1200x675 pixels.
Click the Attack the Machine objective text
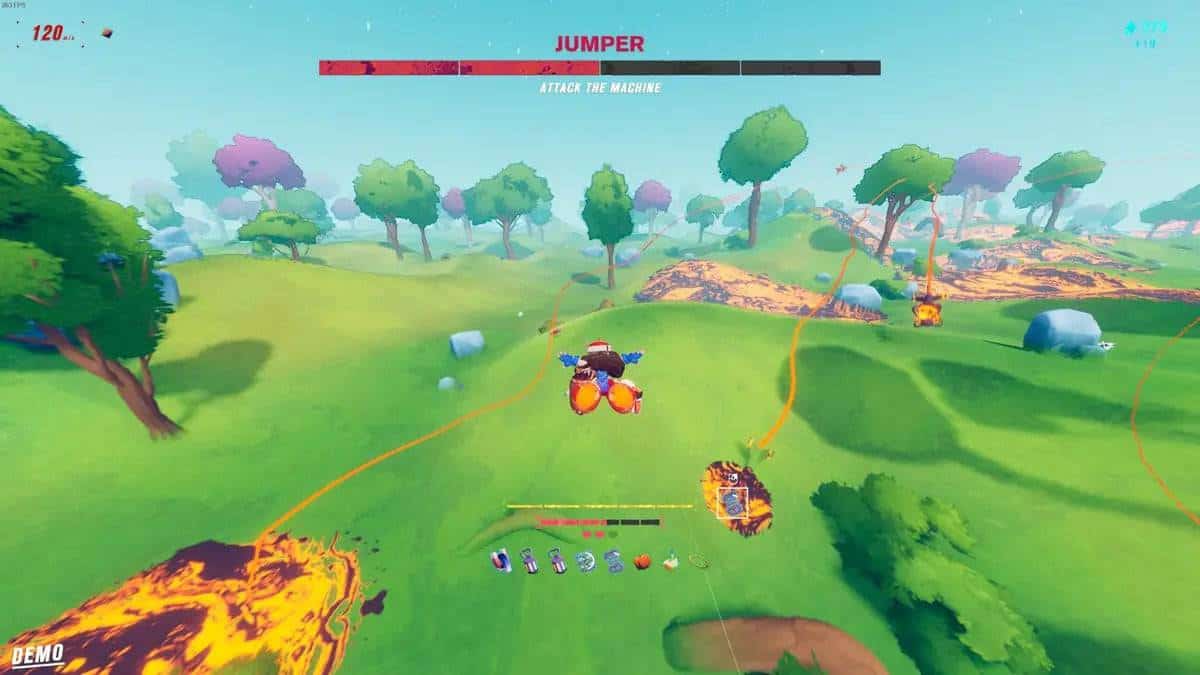[x=600, y=88]
